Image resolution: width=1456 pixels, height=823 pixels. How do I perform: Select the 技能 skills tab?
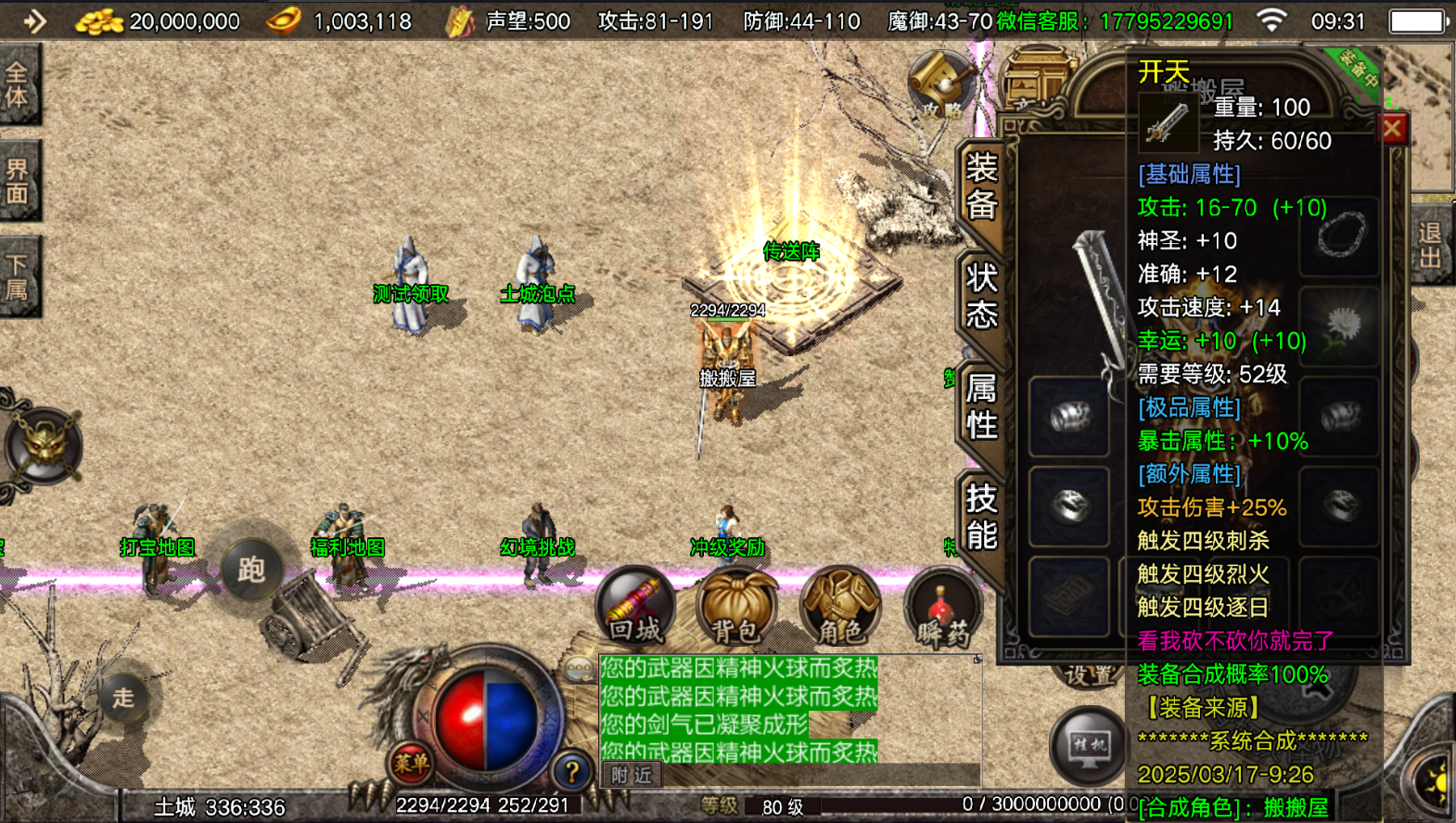(x=981, y=517)
